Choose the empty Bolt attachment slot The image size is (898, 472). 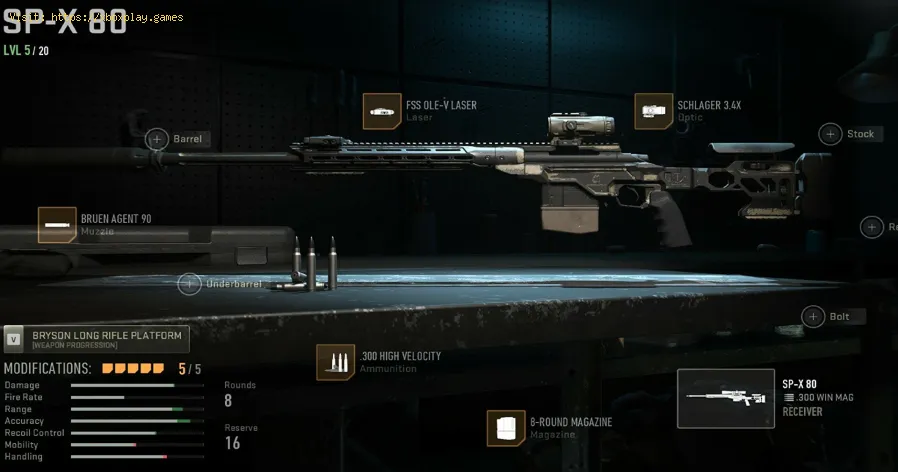[x=812, y=316]
